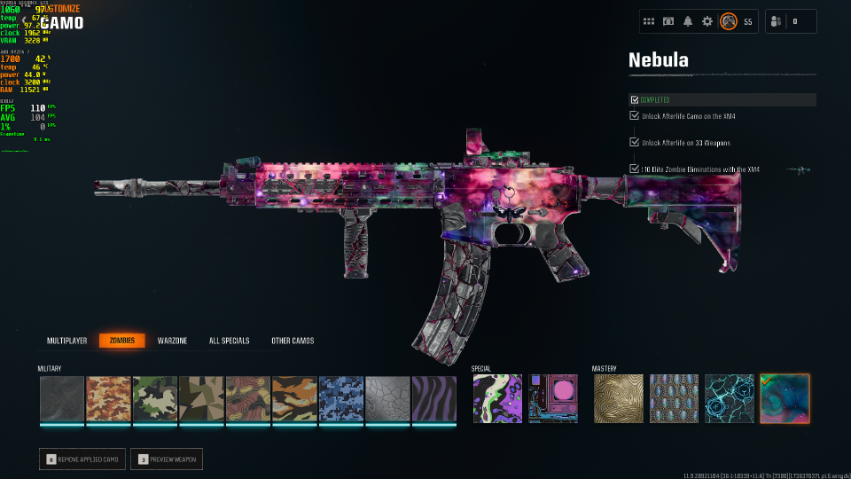This screenshot has width=851, height=479.
Task: Pick the orange woodland military camo
Action: pyautogui.click(x=109, y=398)
